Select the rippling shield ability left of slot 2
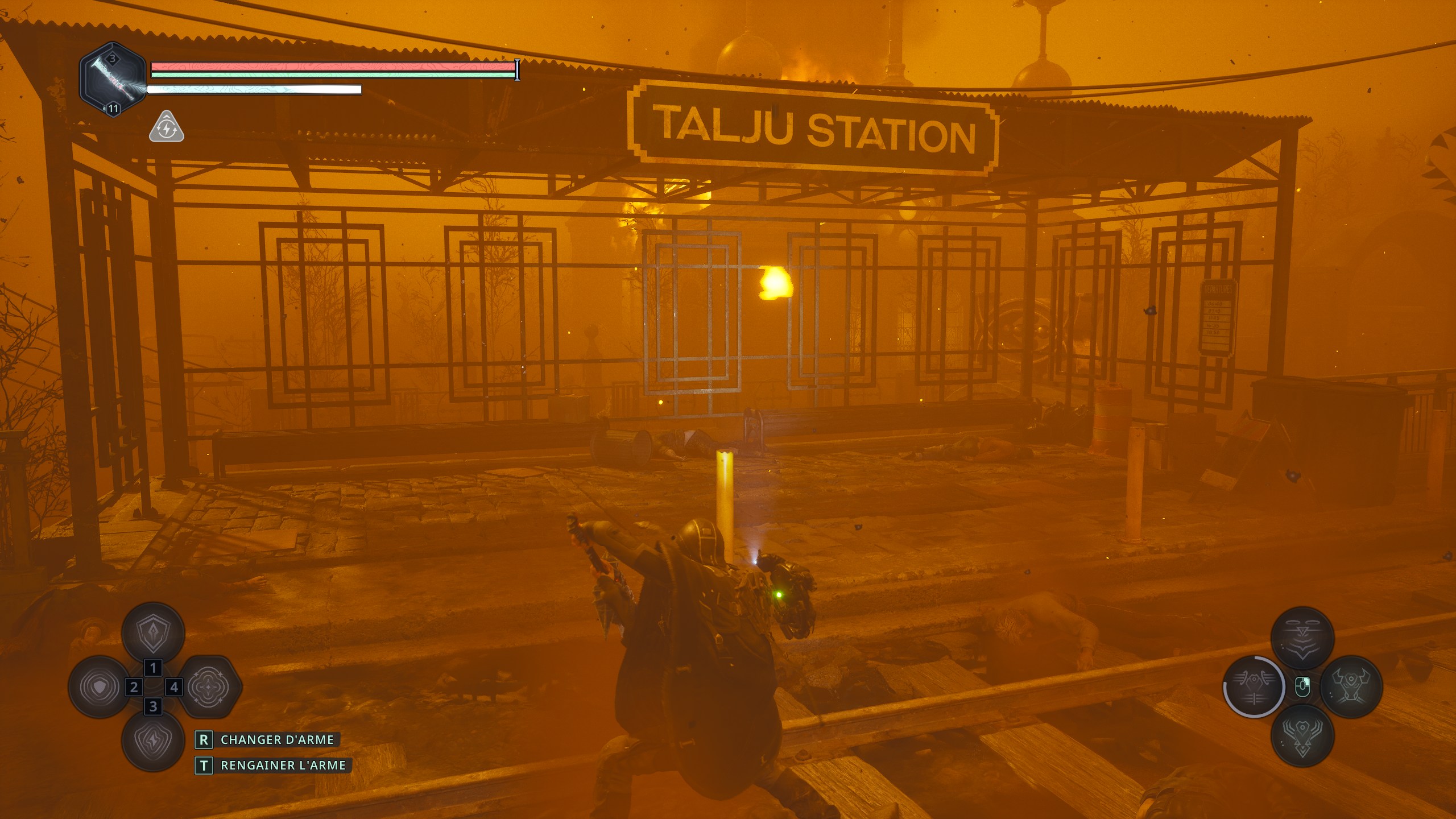 coord(100,687)
